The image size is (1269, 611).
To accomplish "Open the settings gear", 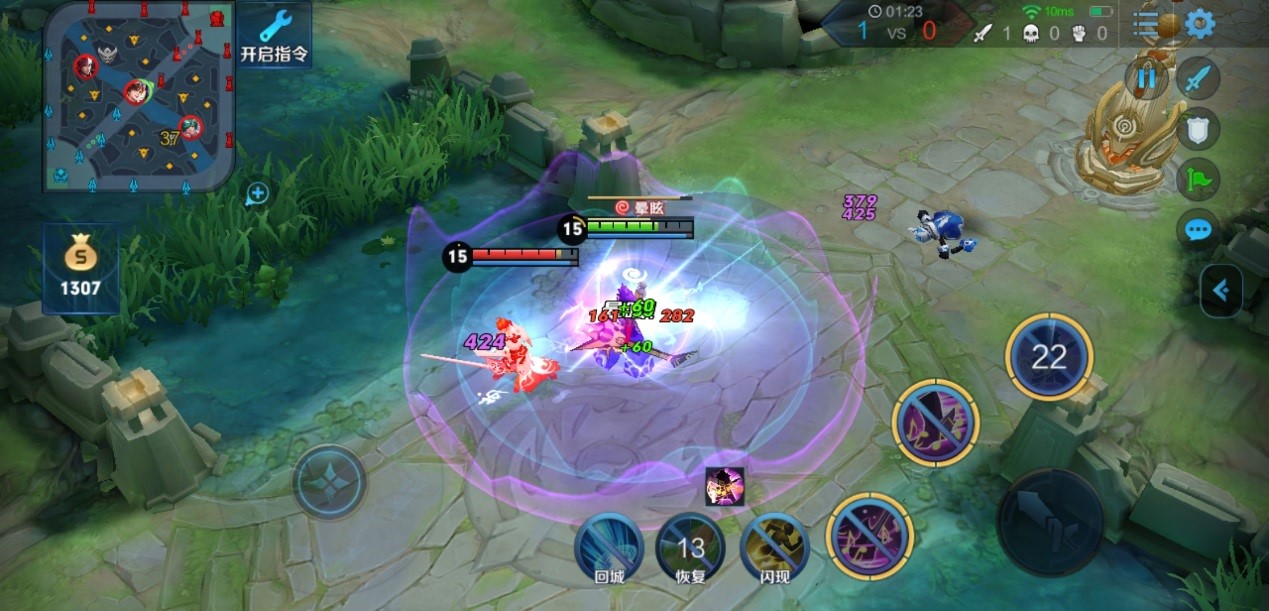I will [1199, 24].
